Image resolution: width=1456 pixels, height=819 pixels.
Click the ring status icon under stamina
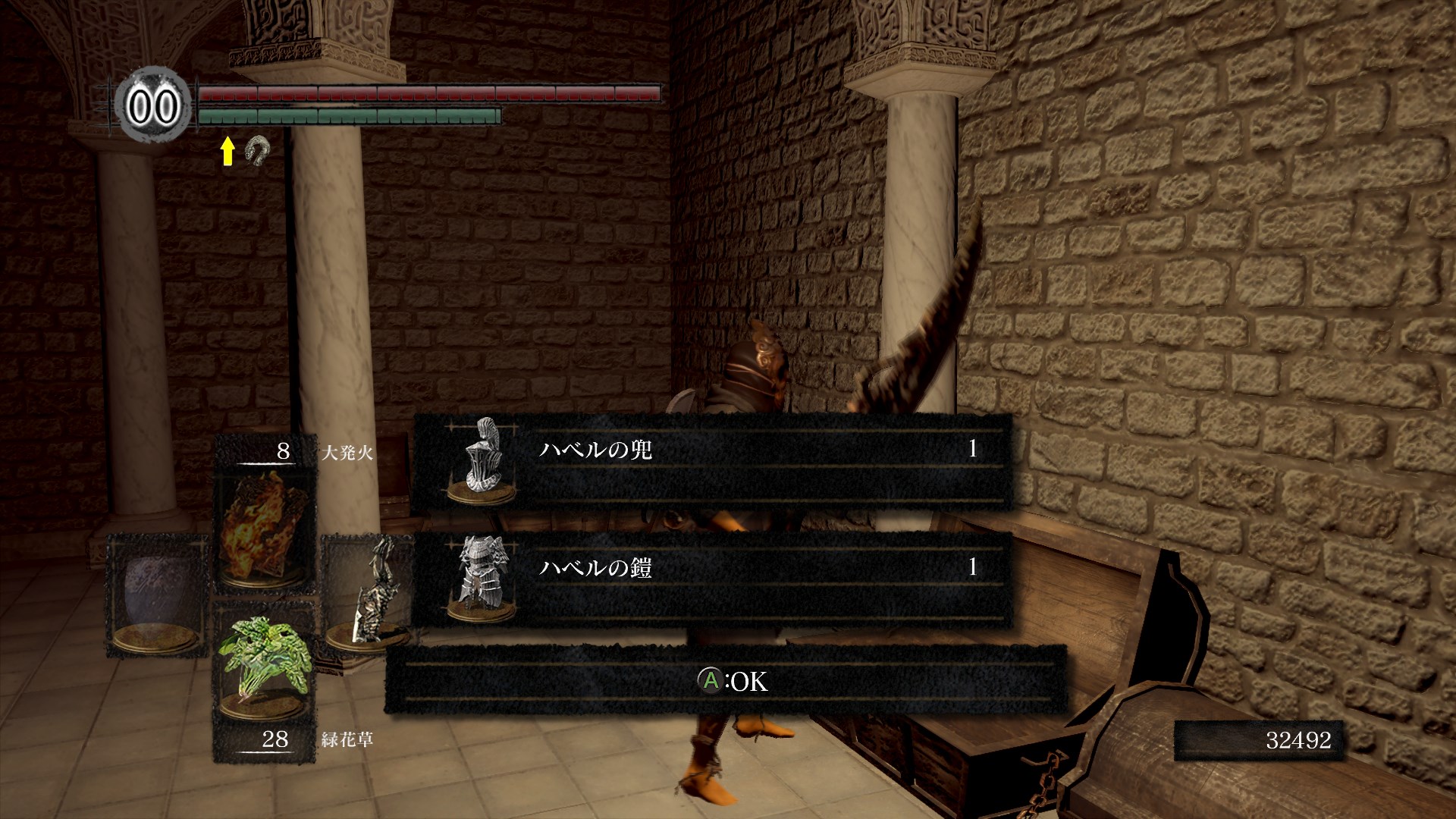coord(257,150)
